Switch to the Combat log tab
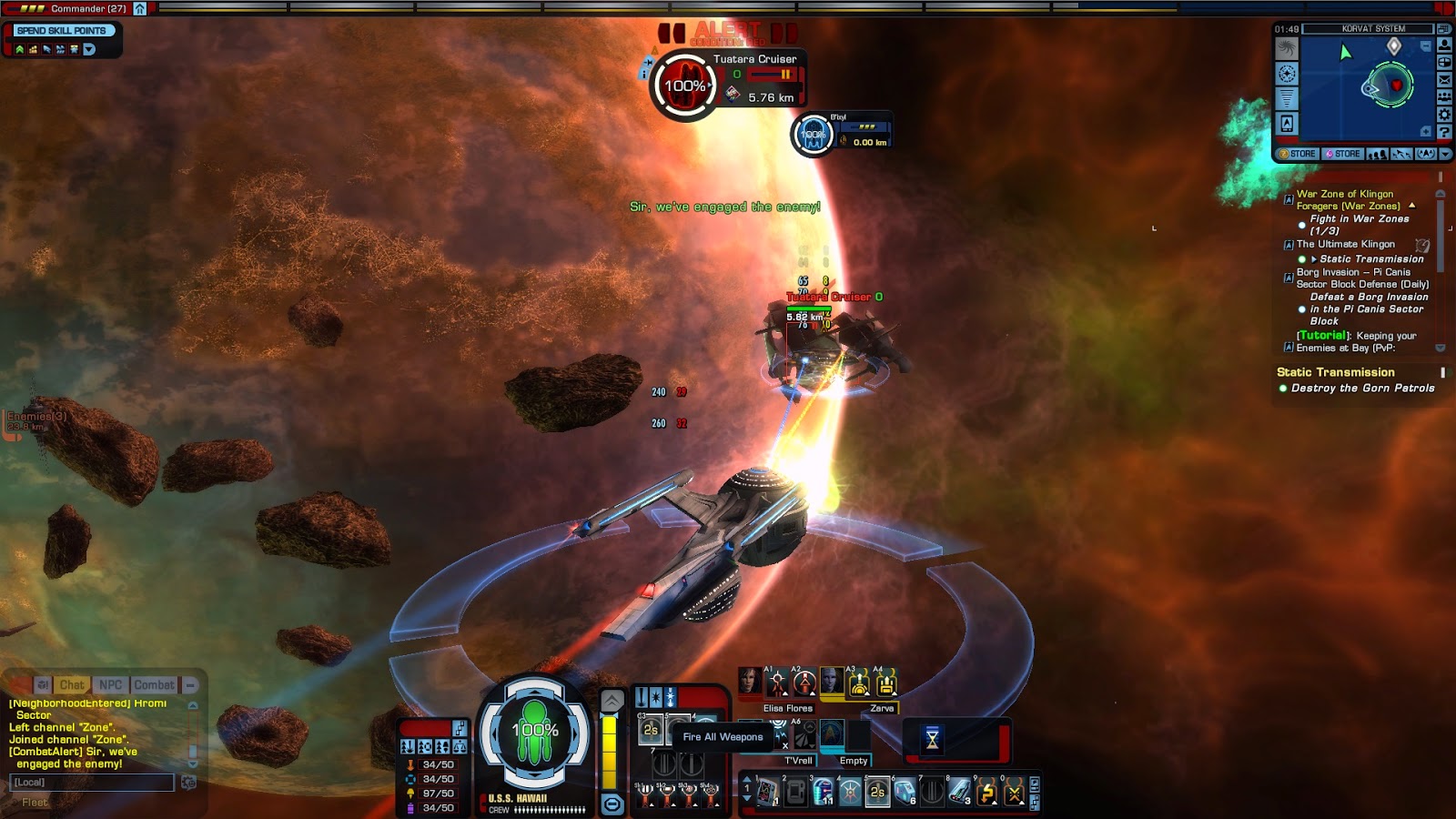The width and height of the screenshot is (1456, 819). click(154, 685)
